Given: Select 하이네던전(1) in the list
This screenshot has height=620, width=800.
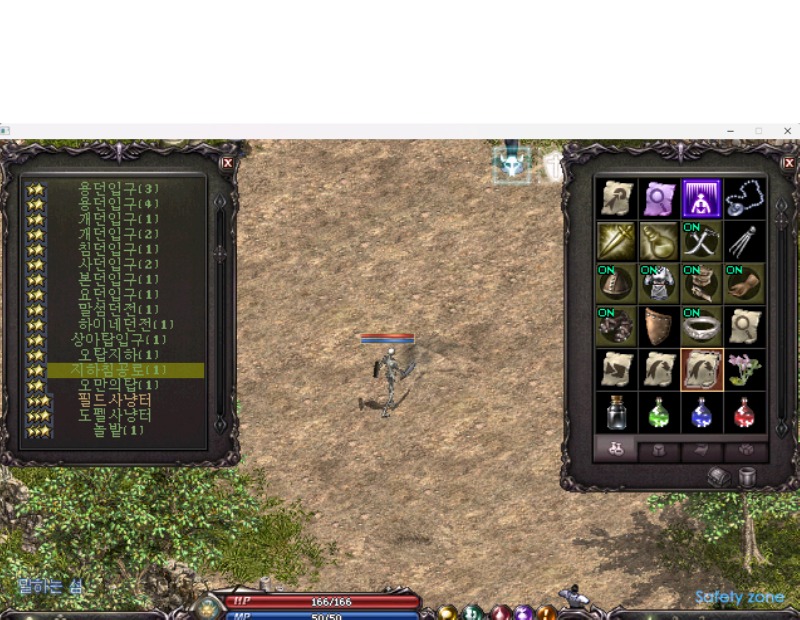Looking at the screenshot, I should click(x=126, y=324).
